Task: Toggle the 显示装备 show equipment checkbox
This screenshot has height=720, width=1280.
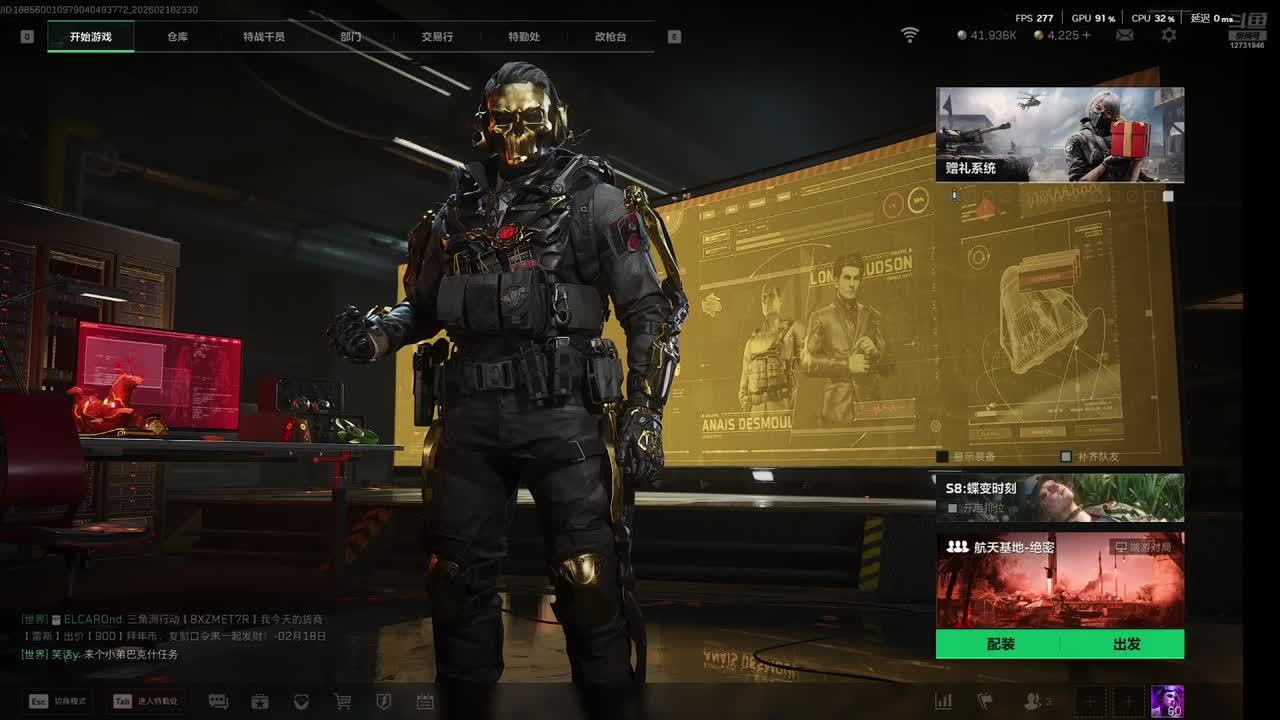Action: (942, 457)
